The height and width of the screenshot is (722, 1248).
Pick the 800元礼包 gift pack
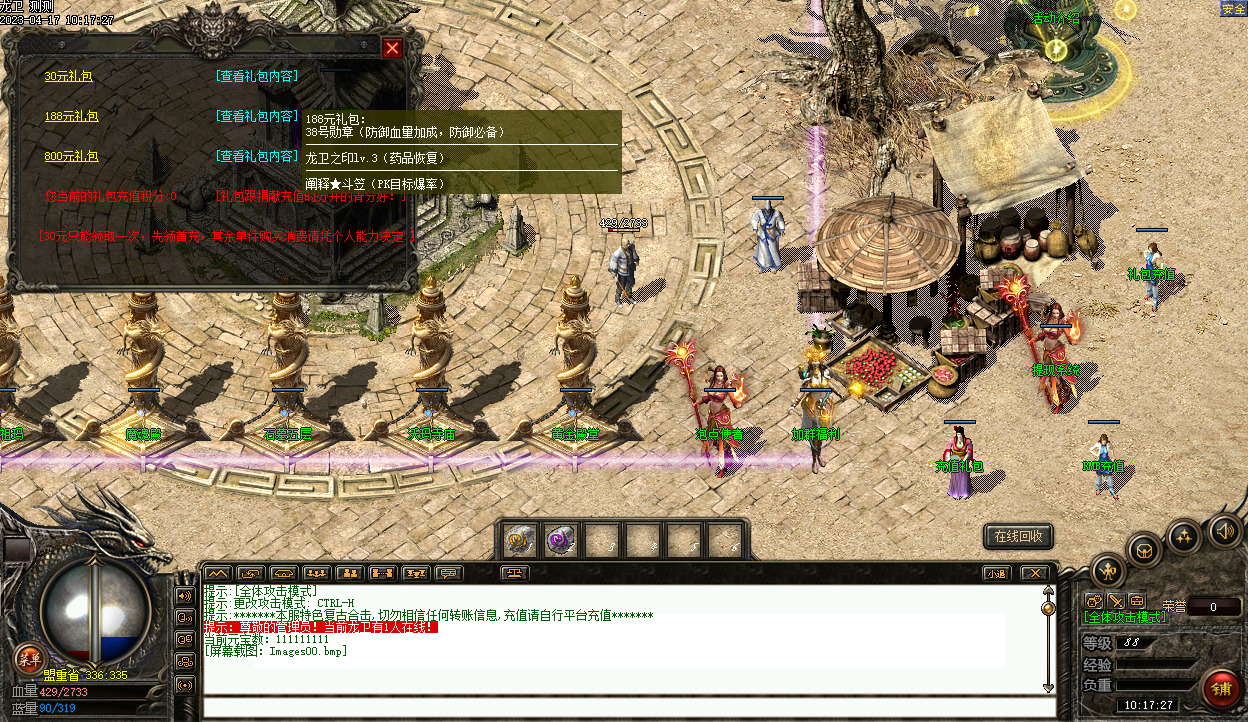pyautogui.click(x=71, y=156)
